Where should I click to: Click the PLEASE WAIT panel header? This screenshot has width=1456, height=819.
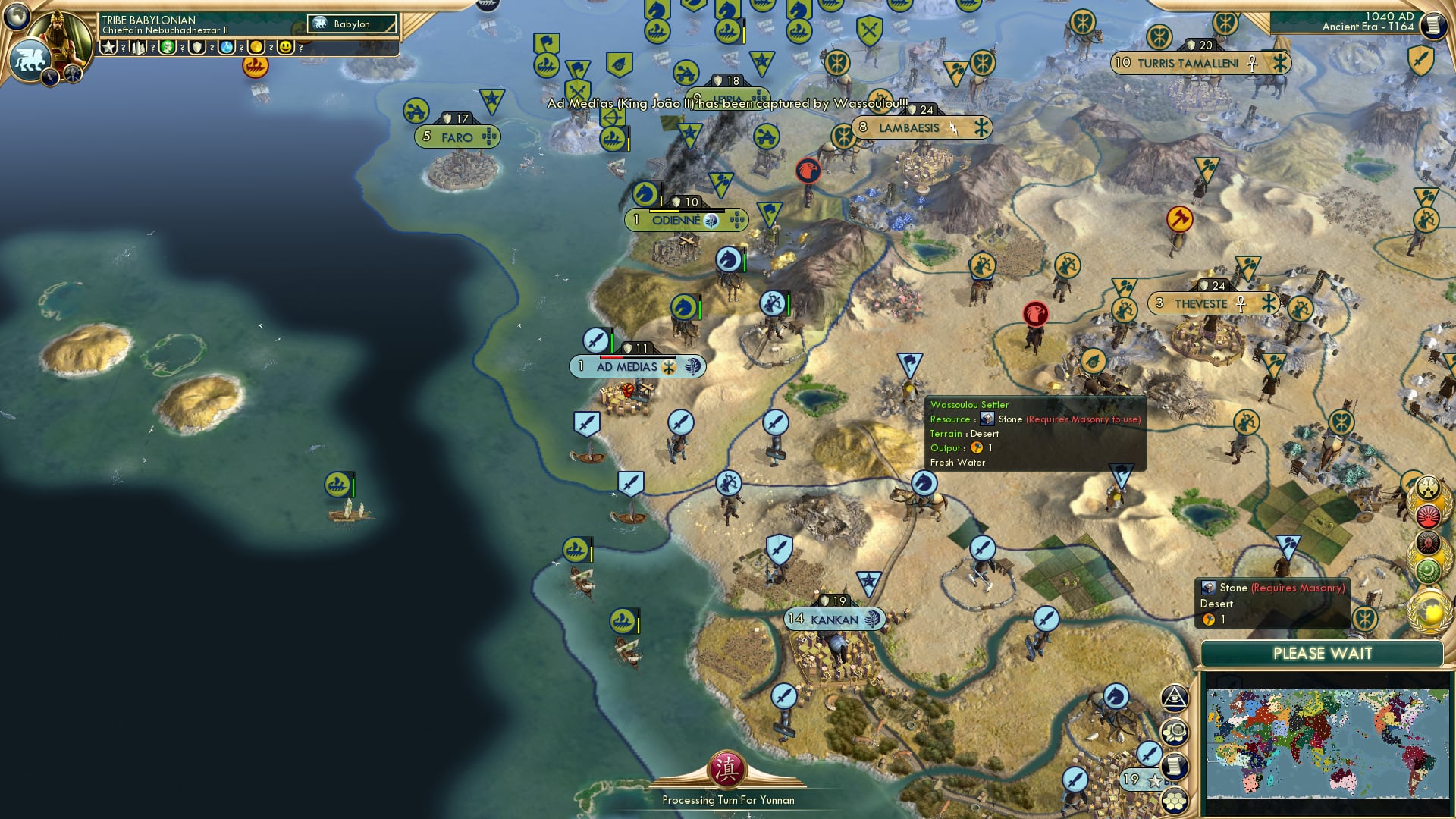point(1323,653)
